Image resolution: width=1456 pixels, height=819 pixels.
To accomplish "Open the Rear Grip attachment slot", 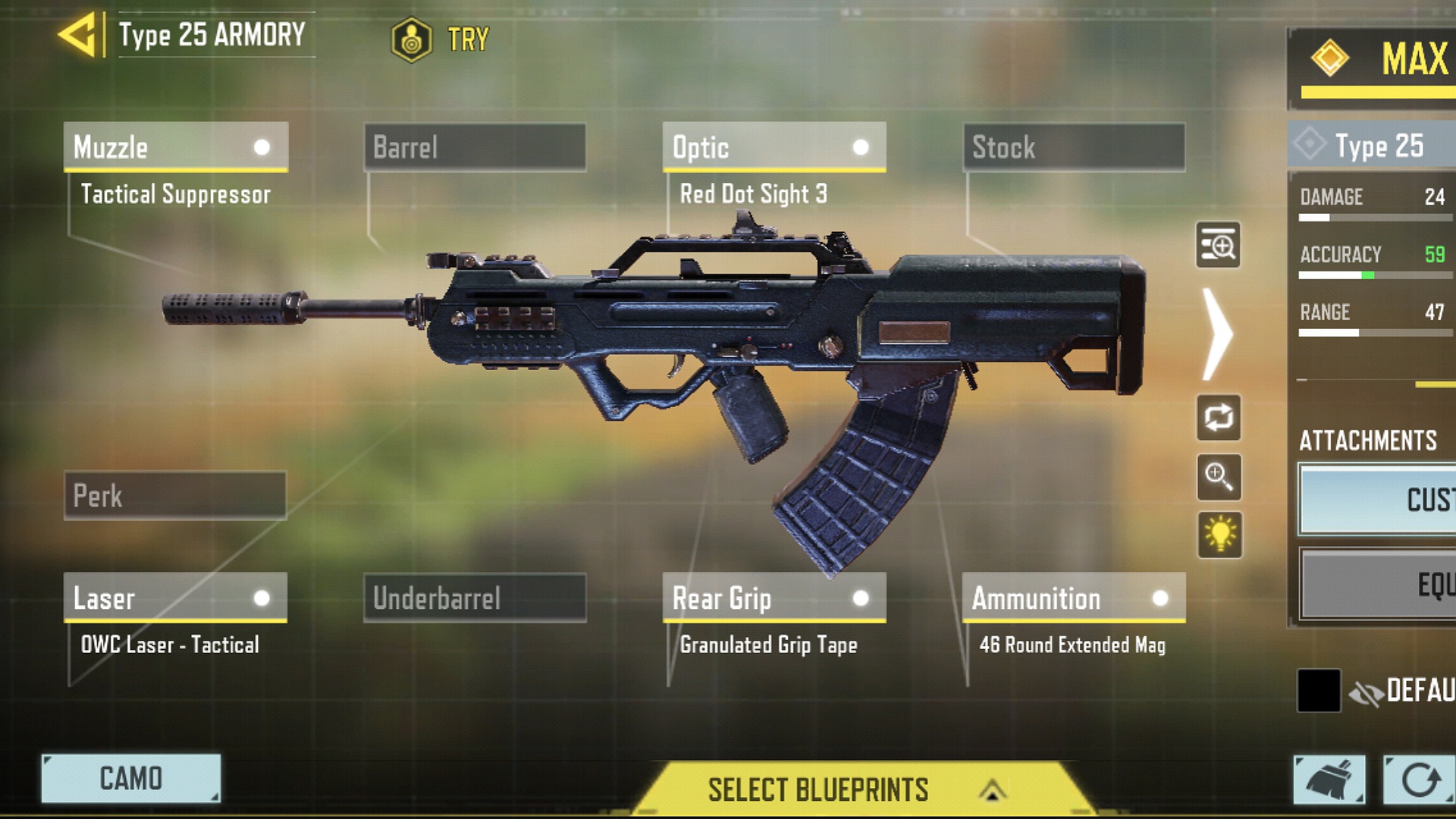I will point(774,598).
